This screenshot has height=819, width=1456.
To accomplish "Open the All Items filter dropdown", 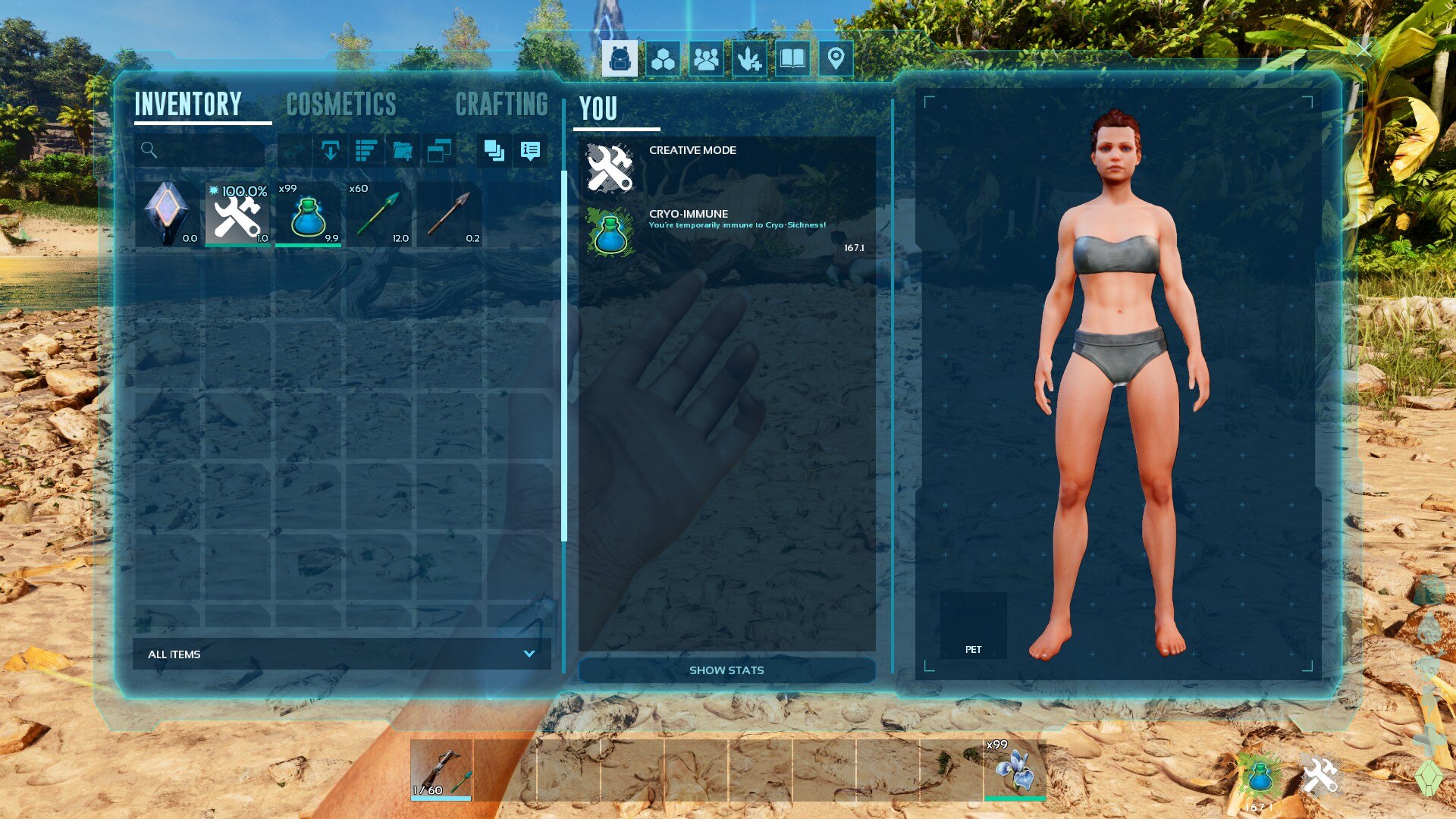I will pyautogui.click(x=342, y=654).
